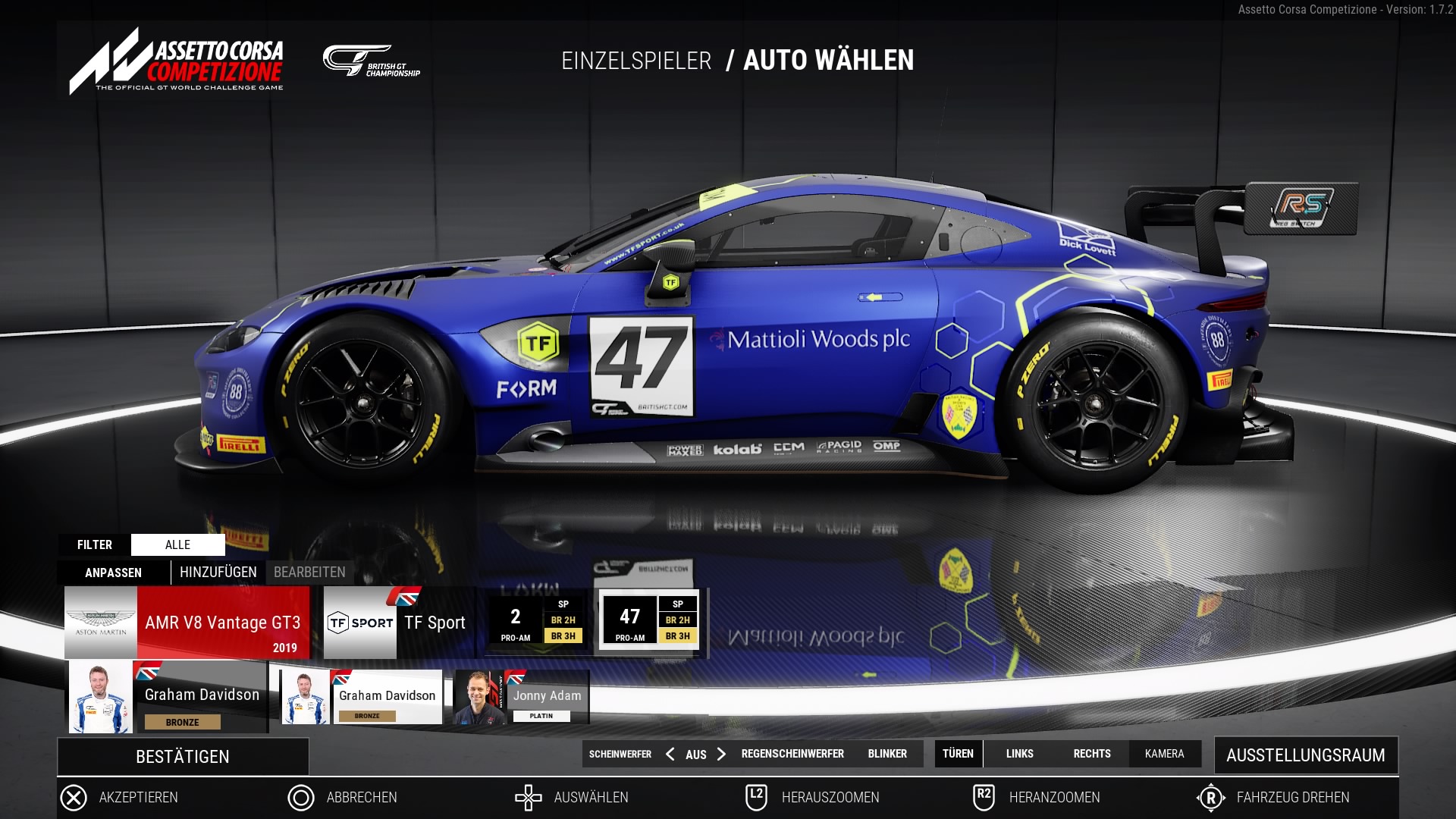This screenshot has height=819, width=1456.
Task: Select the Türen doors option
Action: coord(958,754)
